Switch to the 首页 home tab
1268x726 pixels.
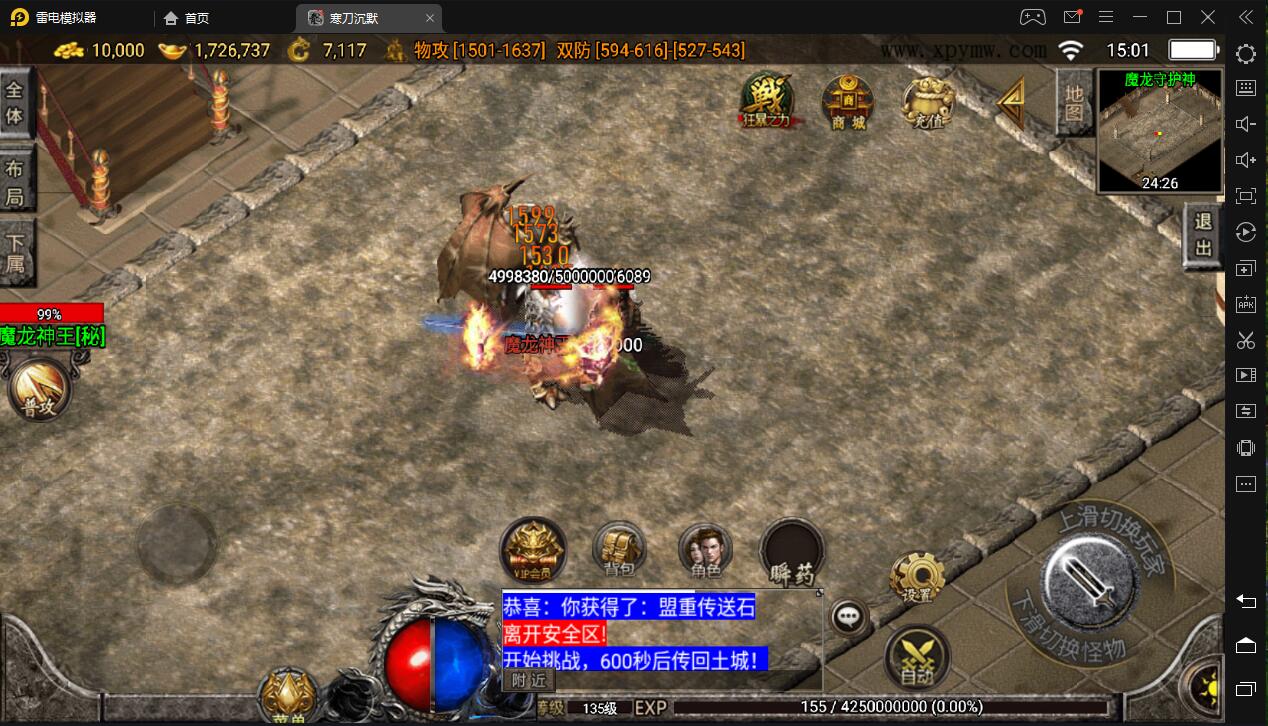[x=187, y=18]
